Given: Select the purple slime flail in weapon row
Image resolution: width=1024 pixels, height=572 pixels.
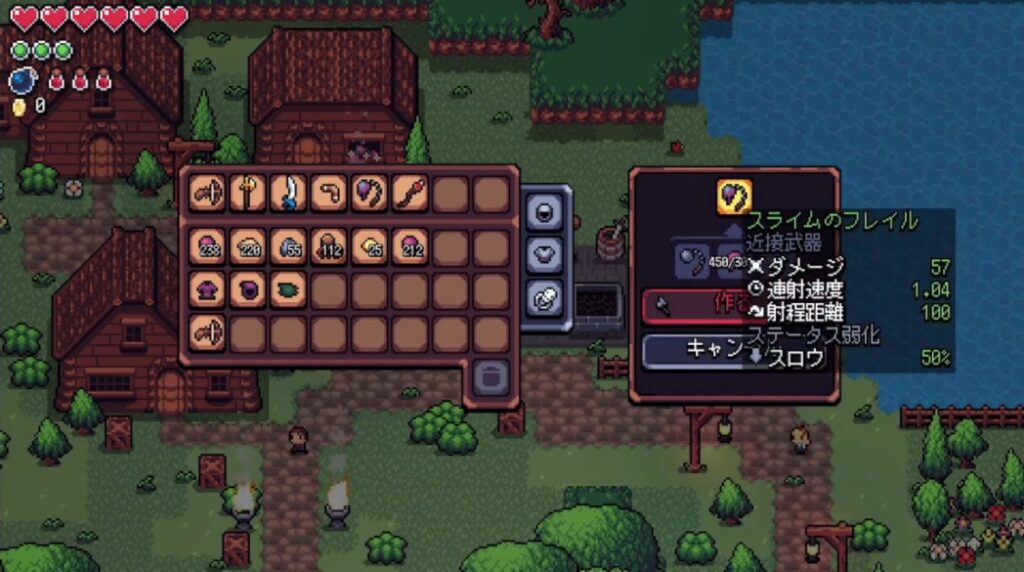Looking at the screenshot, I should [x=369, y=192].
